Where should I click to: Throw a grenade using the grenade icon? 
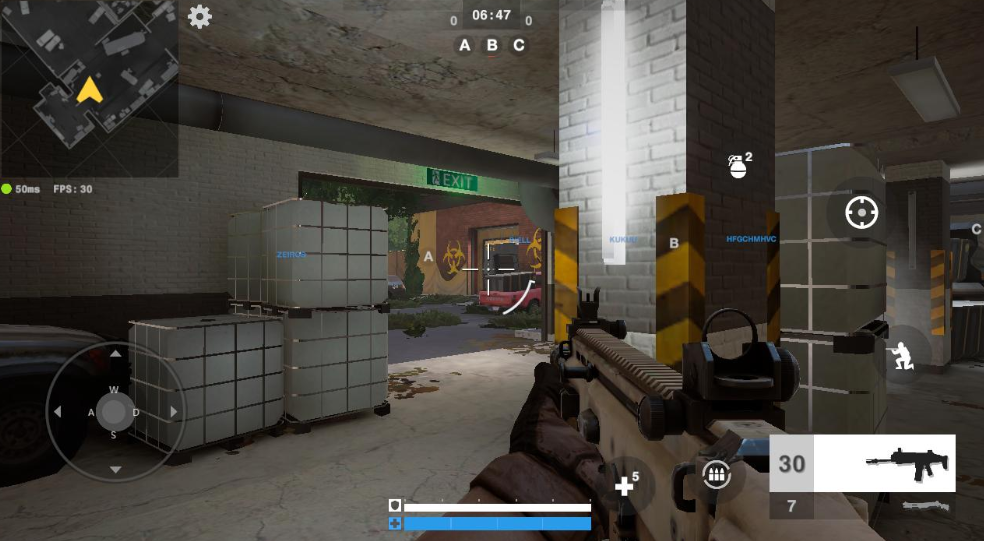pyautogui.click(x=738, y=166)
